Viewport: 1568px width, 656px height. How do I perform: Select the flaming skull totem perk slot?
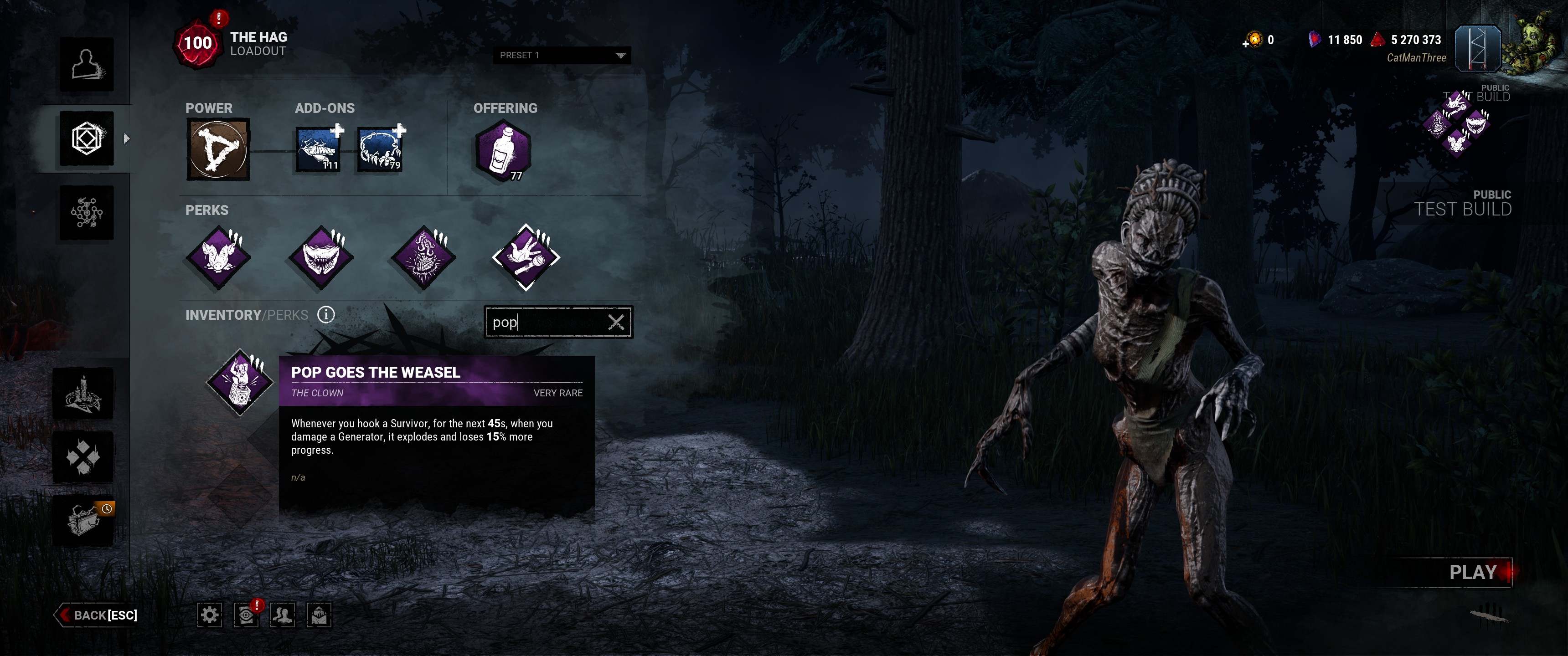click(x=423, y=257)
